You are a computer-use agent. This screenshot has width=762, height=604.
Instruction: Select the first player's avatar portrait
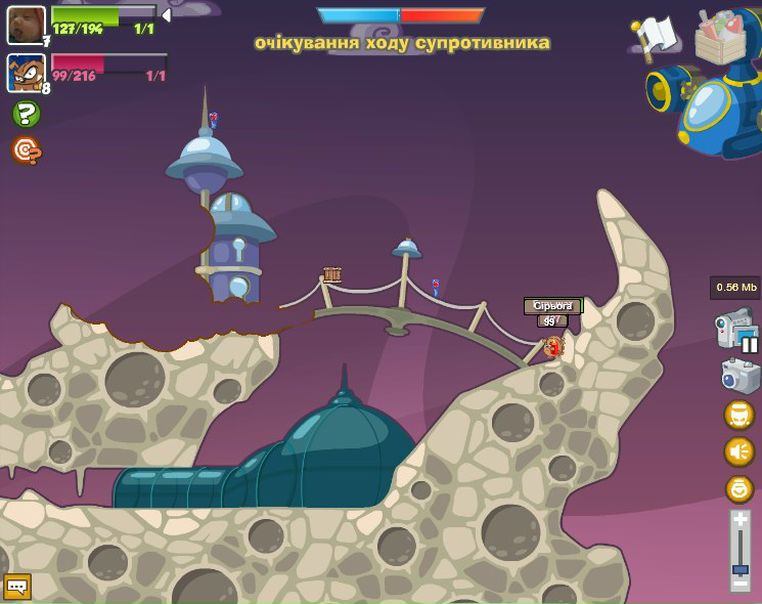pyautogui.click(x=26, y=25)
